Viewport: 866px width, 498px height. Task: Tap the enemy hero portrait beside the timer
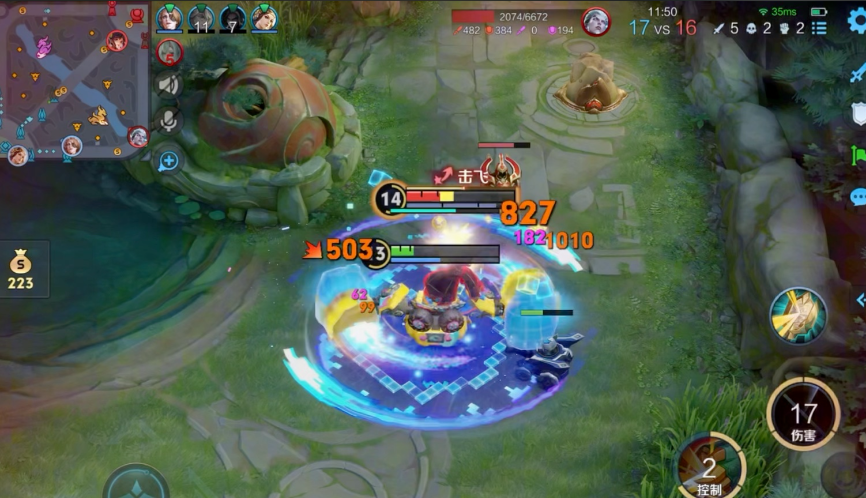(x=597, y=21)
